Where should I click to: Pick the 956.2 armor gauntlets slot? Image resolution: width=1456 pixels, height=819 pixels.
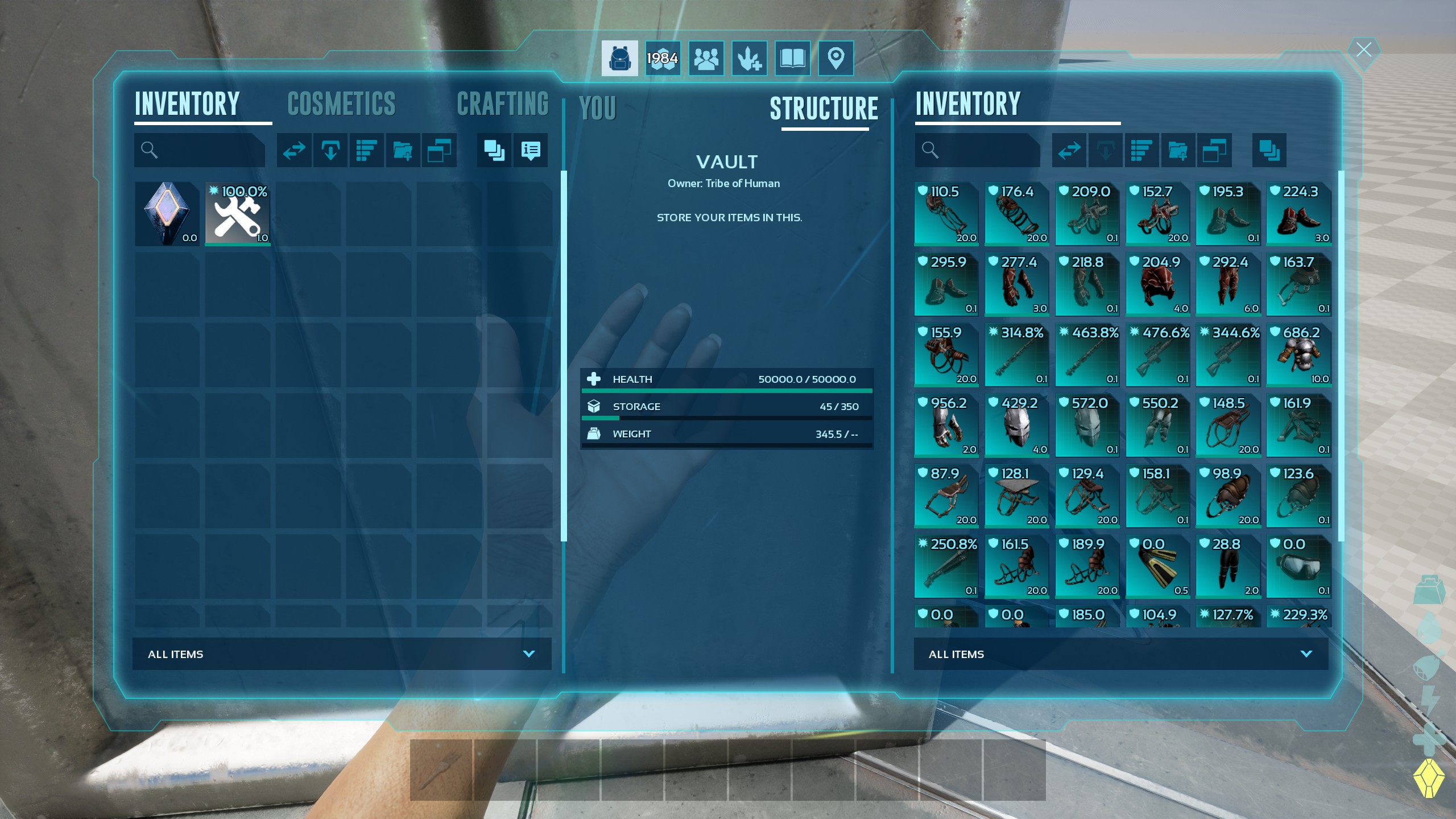coord(946,425)
